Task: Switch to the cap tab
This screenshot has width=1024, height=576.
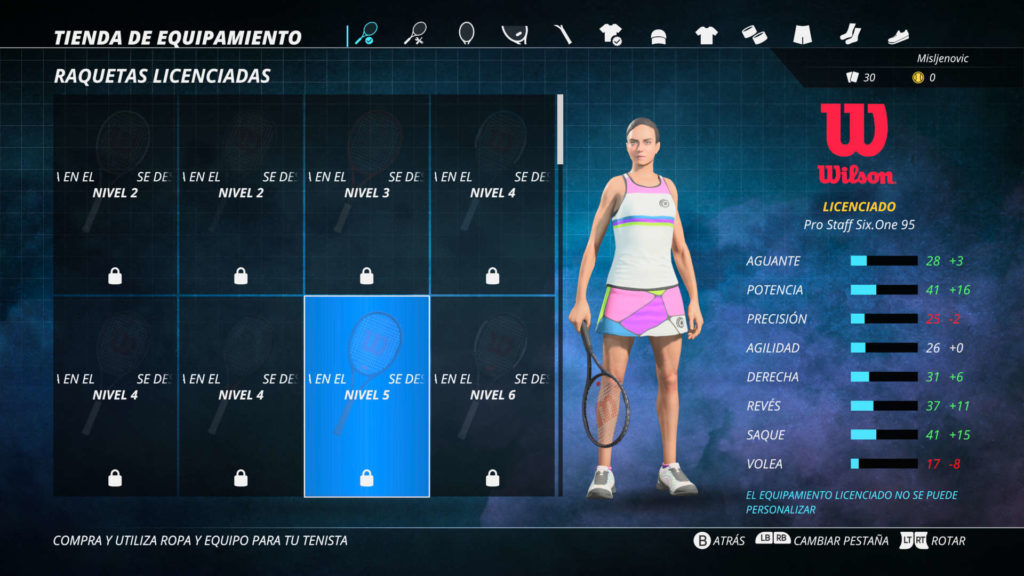Action: tap(658, 36)
